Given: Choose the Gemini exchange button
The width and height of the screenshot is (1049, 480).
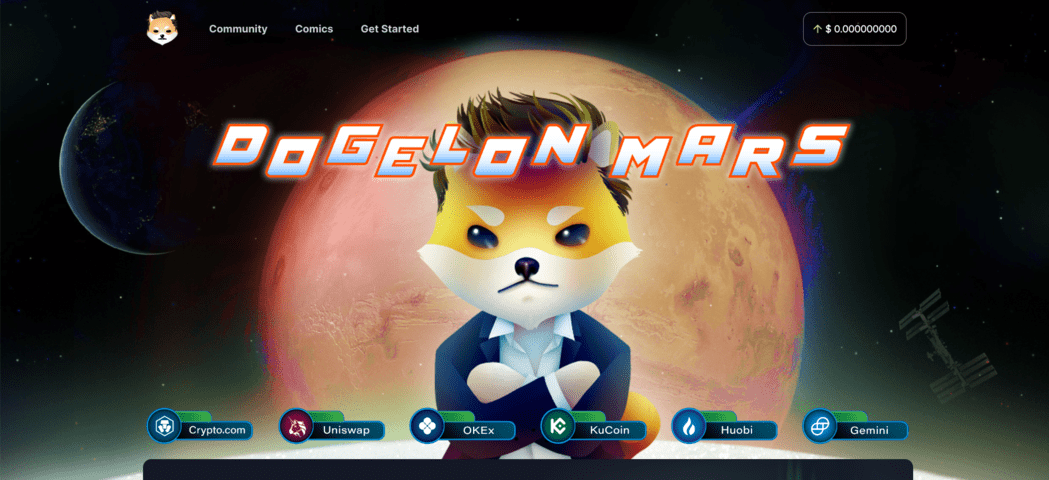Looking at the screenshot, I should point(857,429).
